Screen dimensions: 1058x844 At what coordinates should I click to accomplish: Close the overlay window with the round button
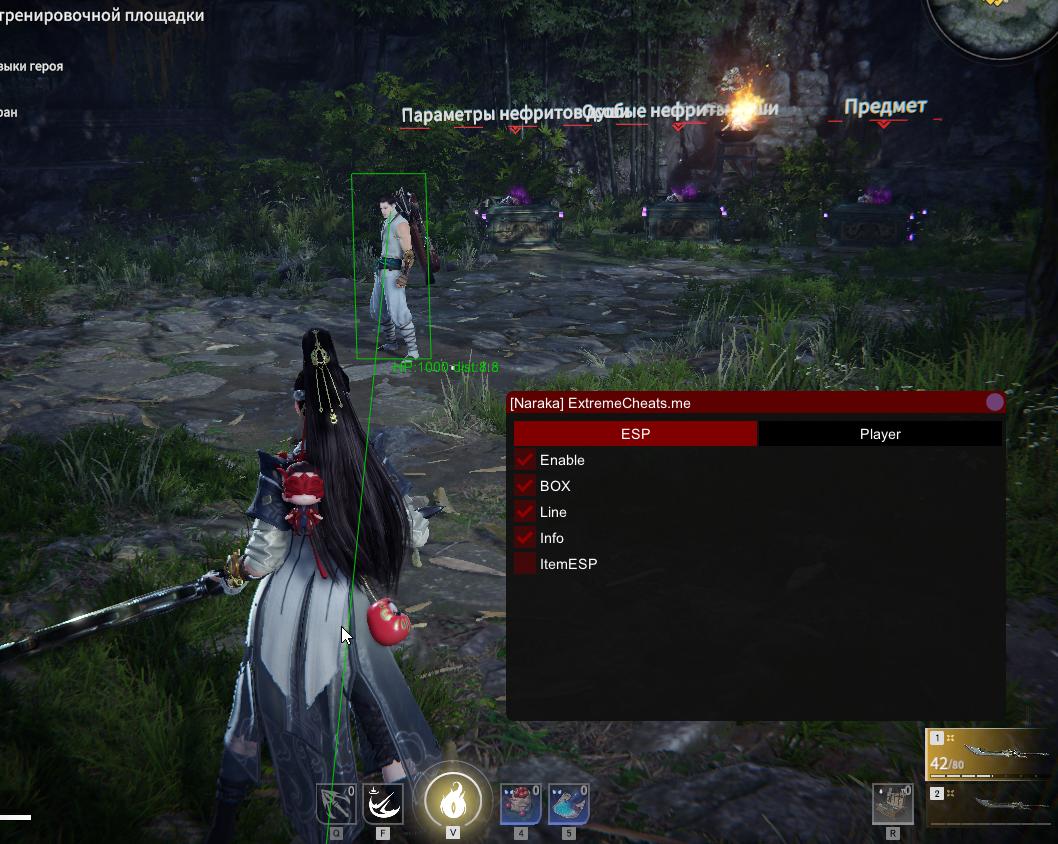click(994, 402)
